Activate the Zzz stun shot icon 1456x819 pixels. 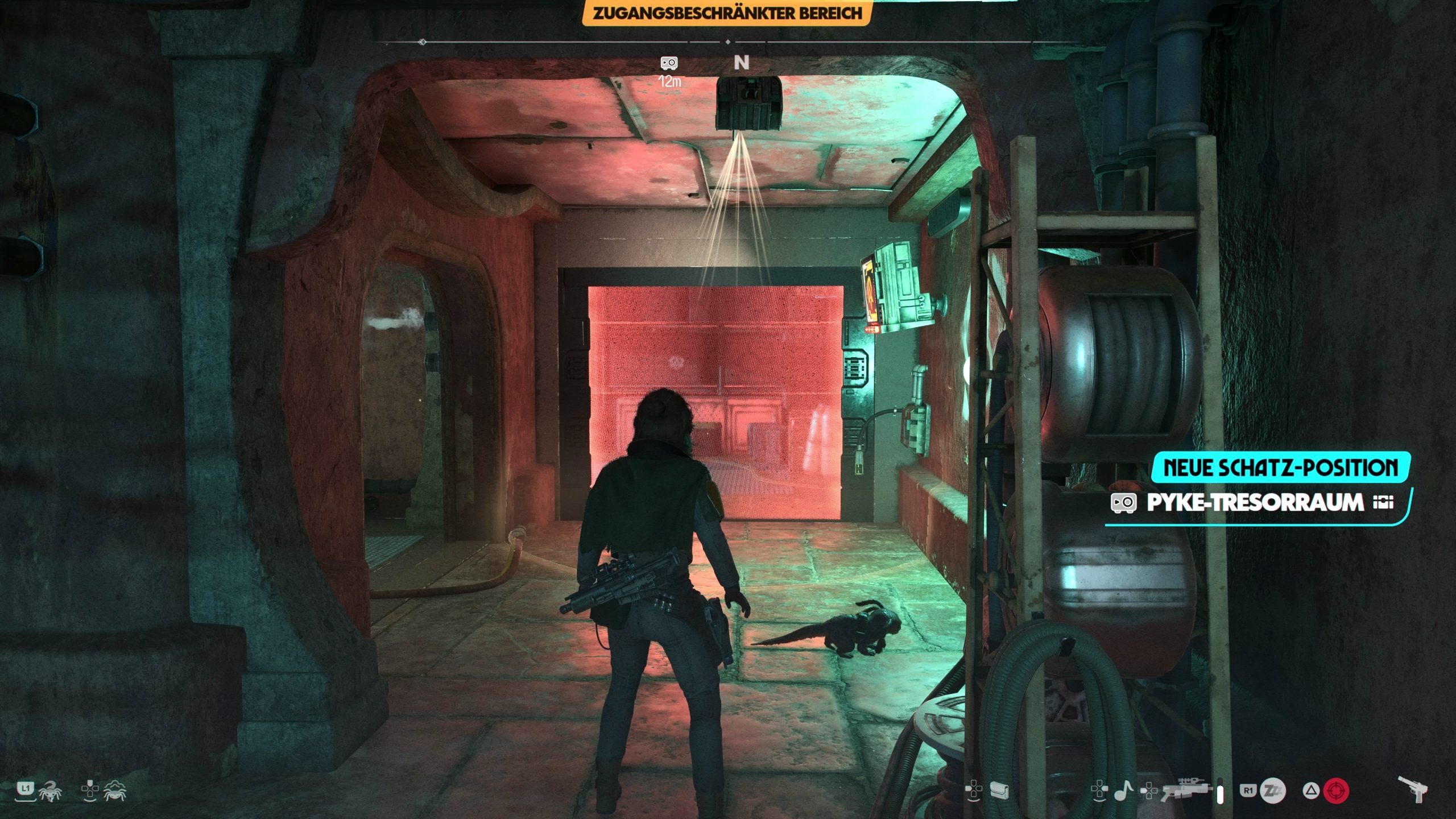(x=1272, y=791)
